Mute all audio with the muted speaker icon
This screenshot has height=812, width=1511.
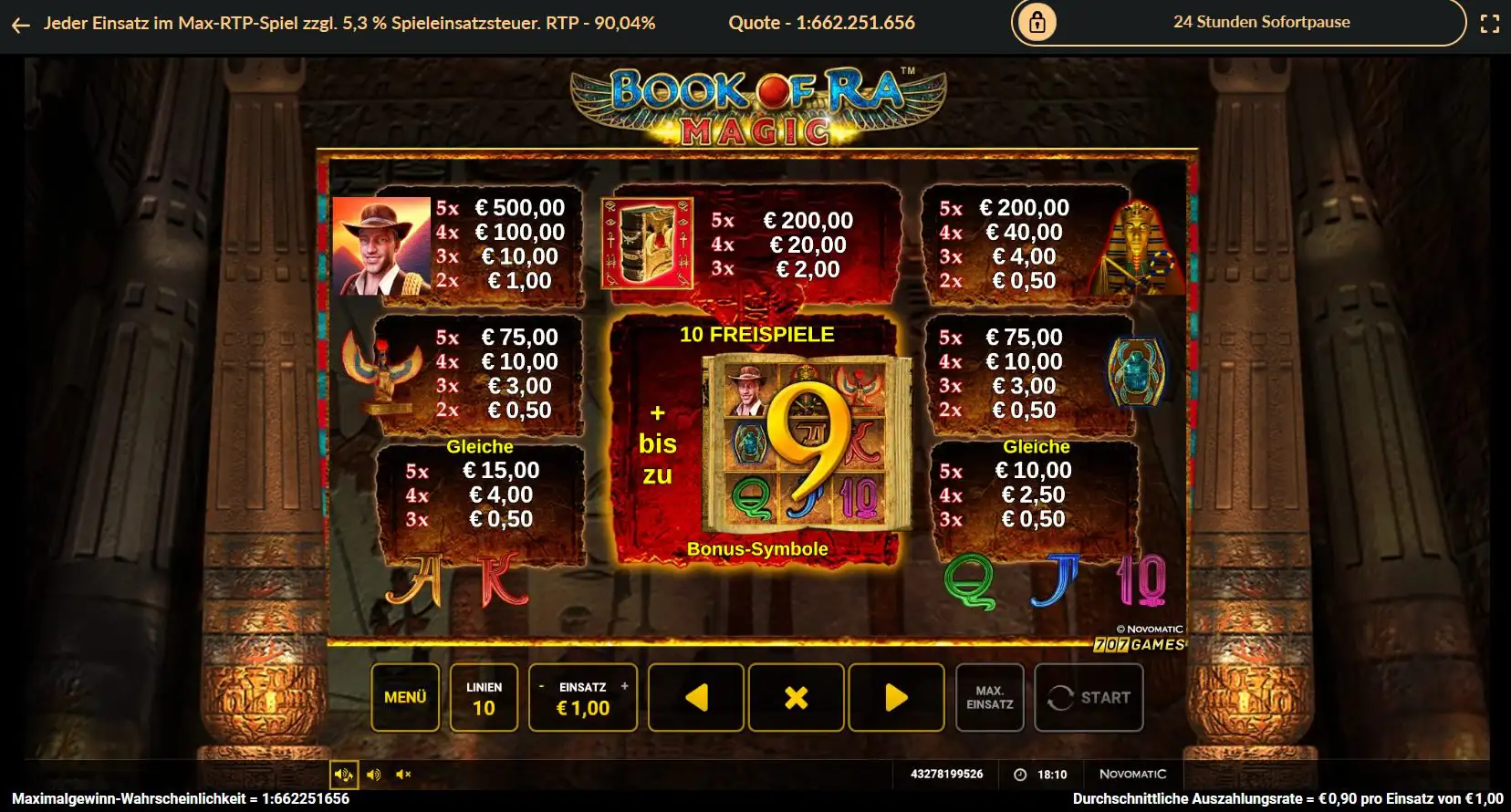click(403, 774)
